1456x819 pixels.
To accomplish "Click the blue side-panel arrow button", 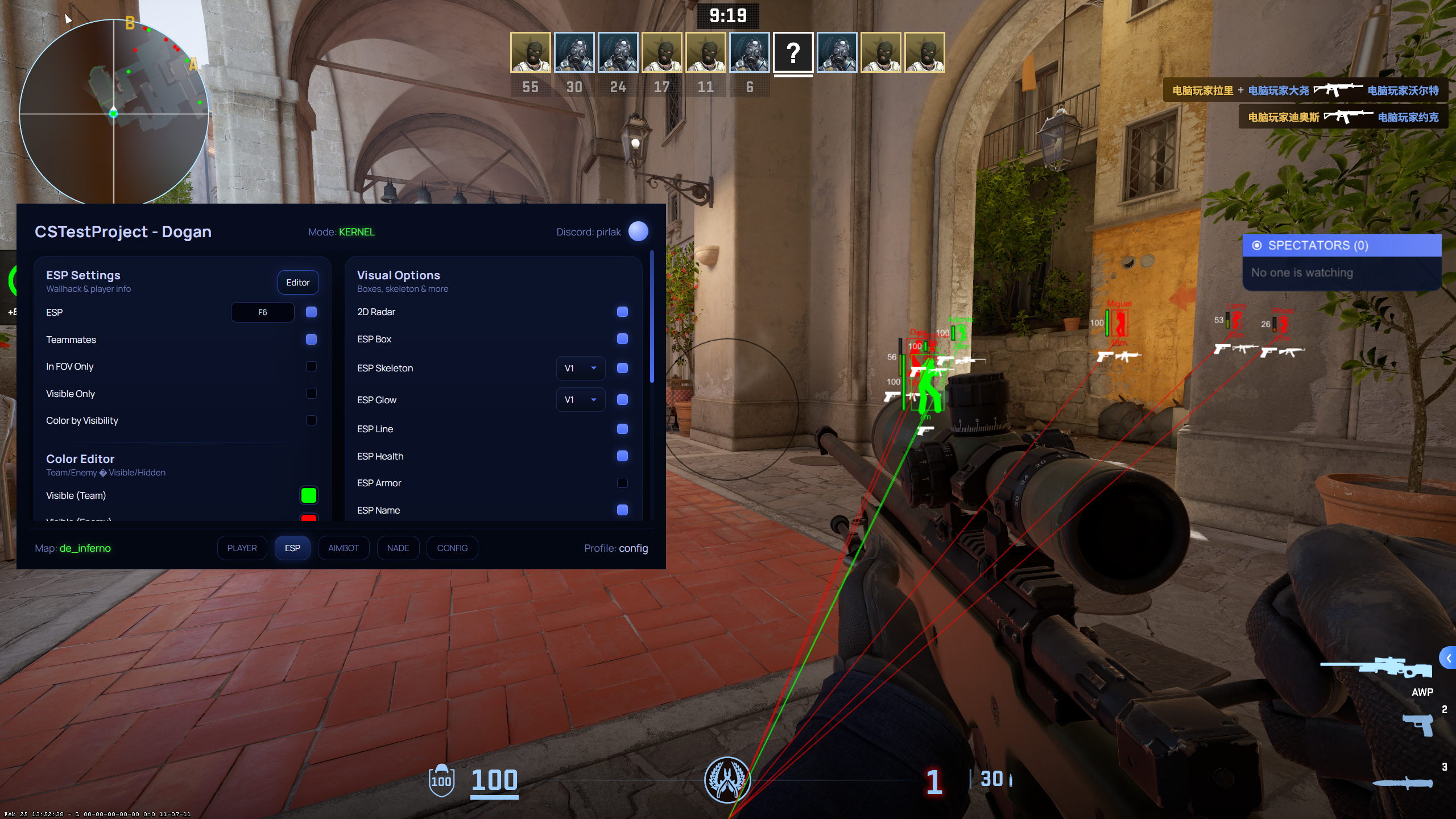I will tap(1448, 659).
